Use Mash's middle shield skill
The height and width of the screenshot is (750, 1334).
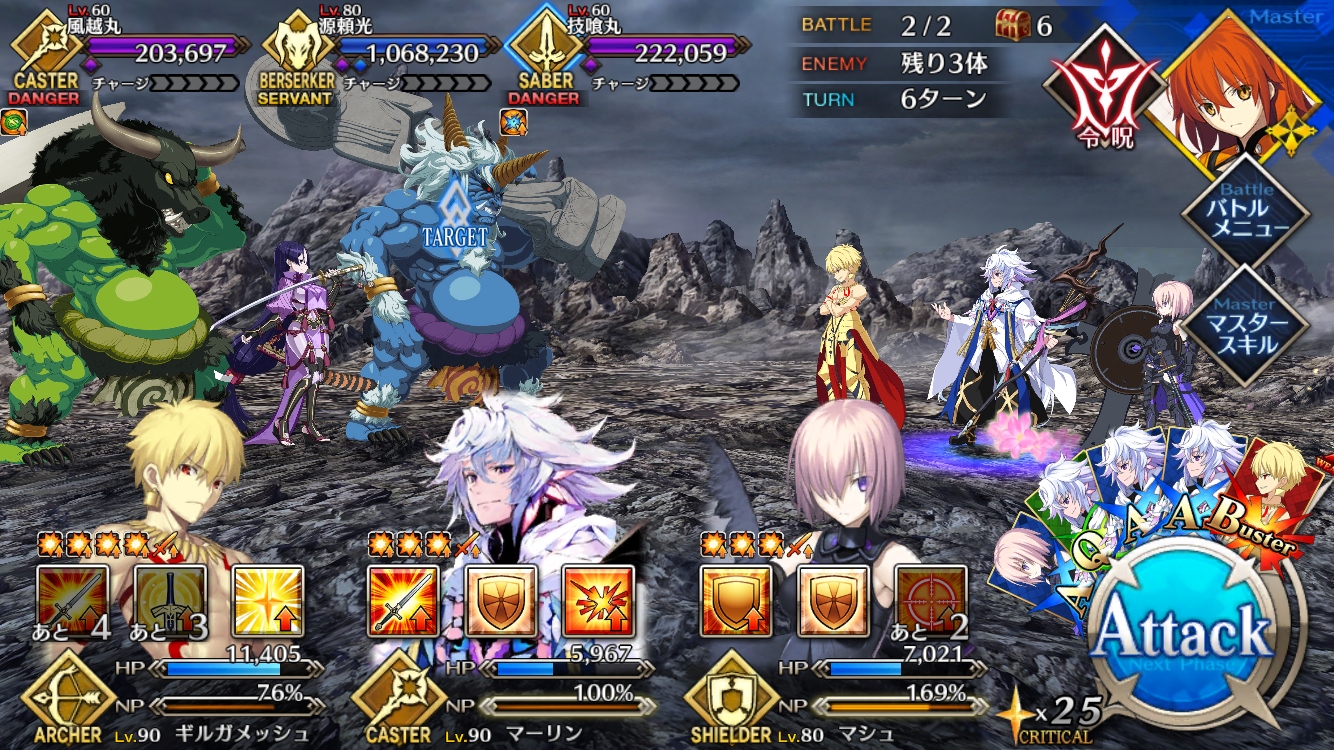[x=833, y=600]
